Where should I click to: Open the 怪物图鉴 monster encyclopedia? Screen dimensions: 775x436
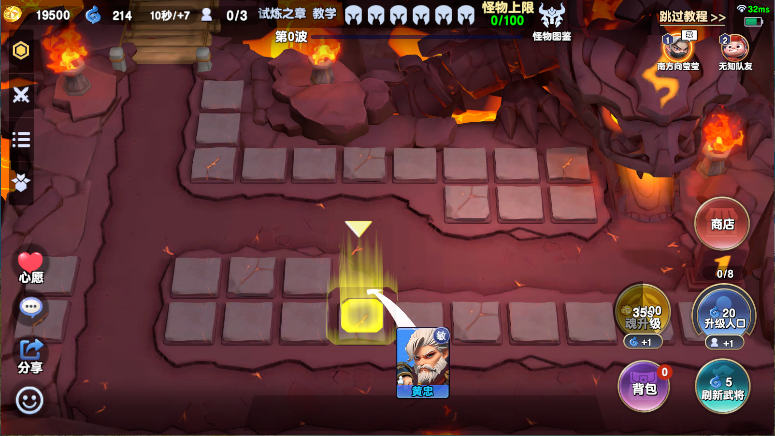(552, 18)
